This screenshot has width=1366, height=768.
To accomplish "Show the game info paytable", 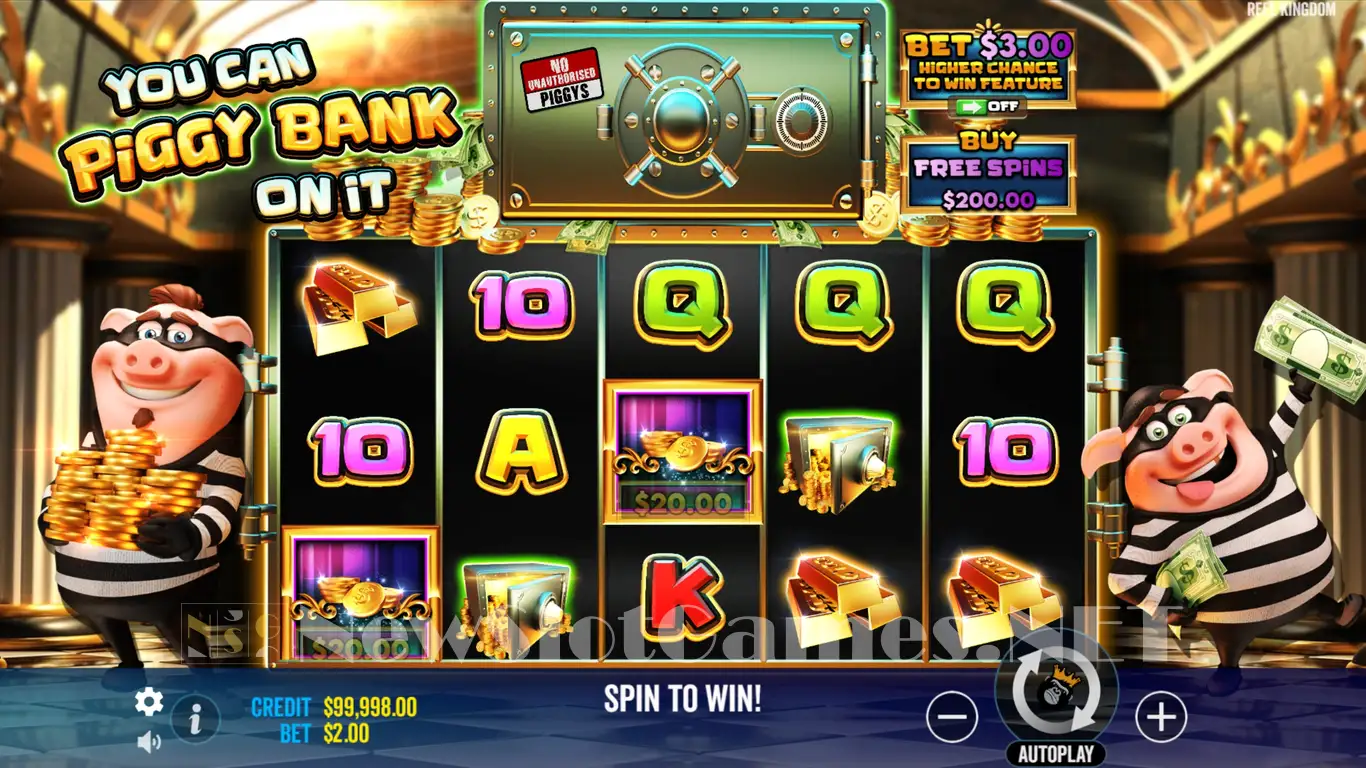I will coord(196,717).
